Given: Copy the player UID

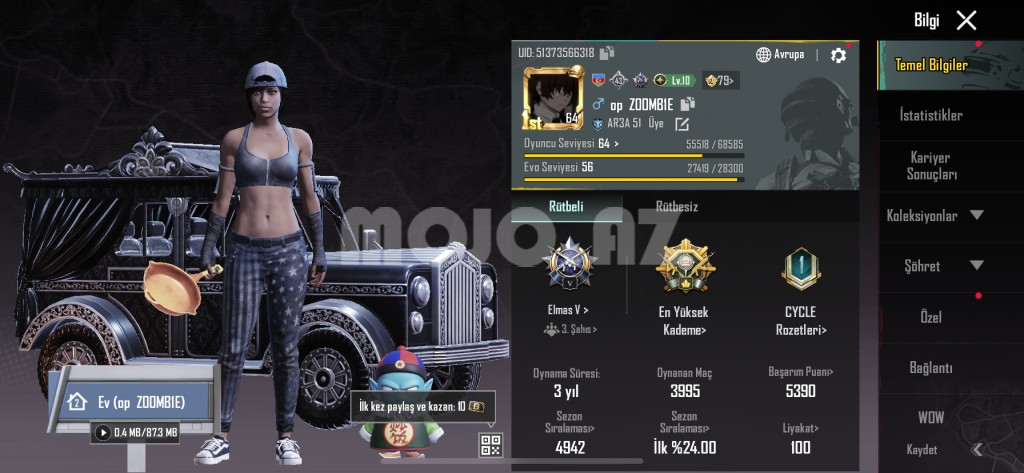Looking at the screenshot, I should point(607,52).
